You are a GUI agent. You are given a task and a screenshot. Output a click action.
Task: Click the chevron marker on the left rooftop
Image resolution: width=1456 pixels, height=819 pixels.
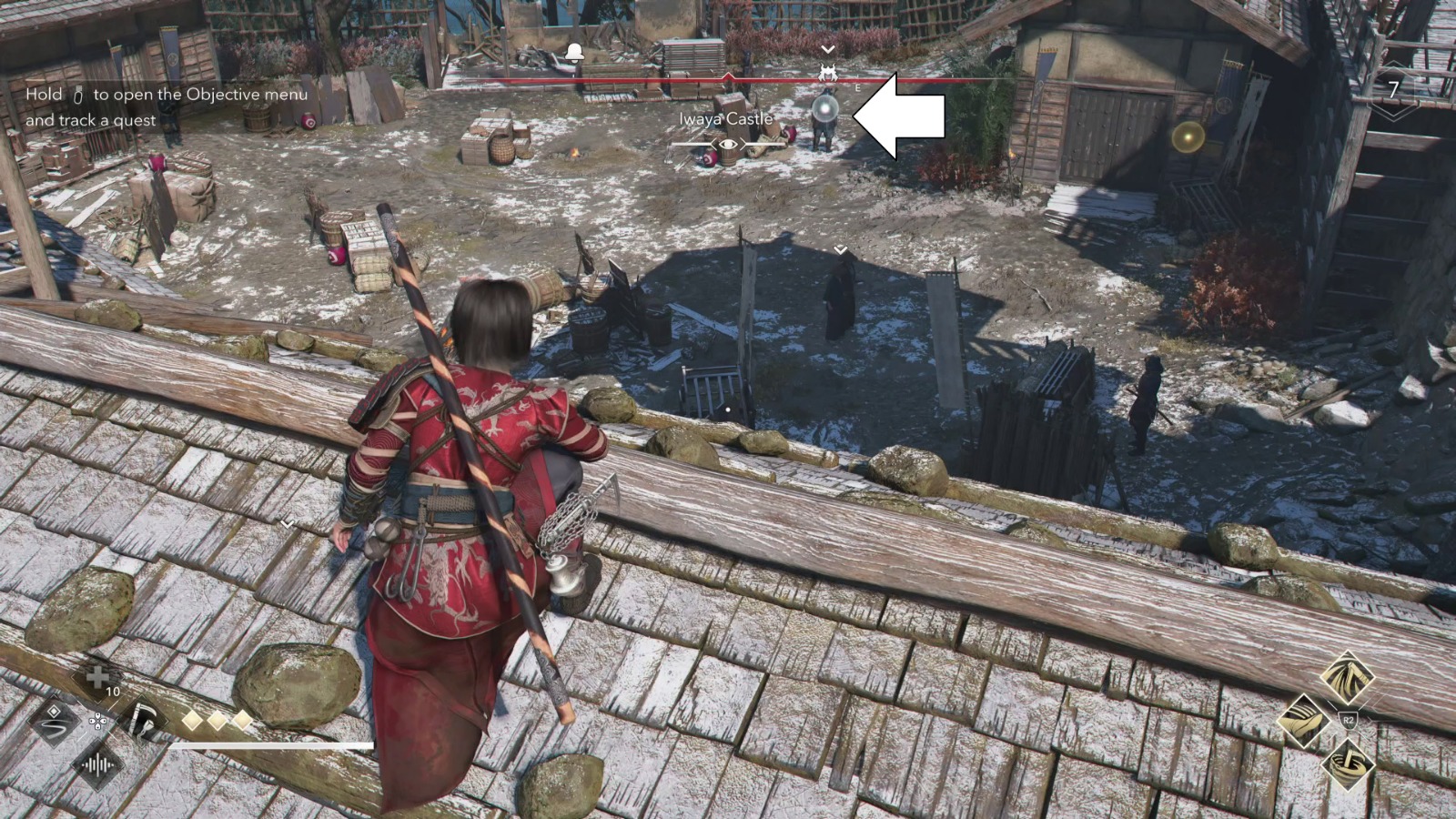(x=289, y=524)
